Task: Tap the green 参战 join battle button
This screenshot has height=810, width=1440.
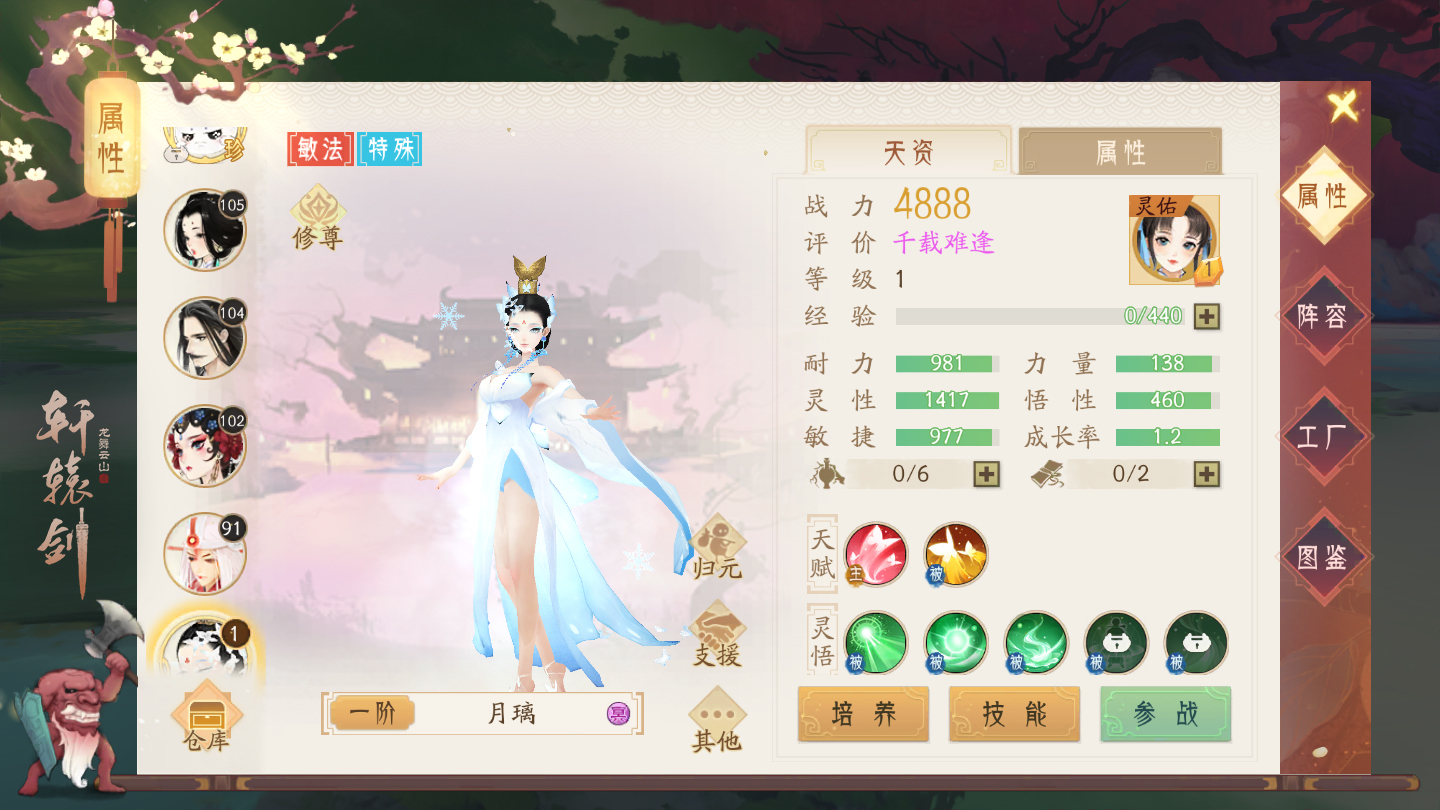Action: tap(1165, 714)
